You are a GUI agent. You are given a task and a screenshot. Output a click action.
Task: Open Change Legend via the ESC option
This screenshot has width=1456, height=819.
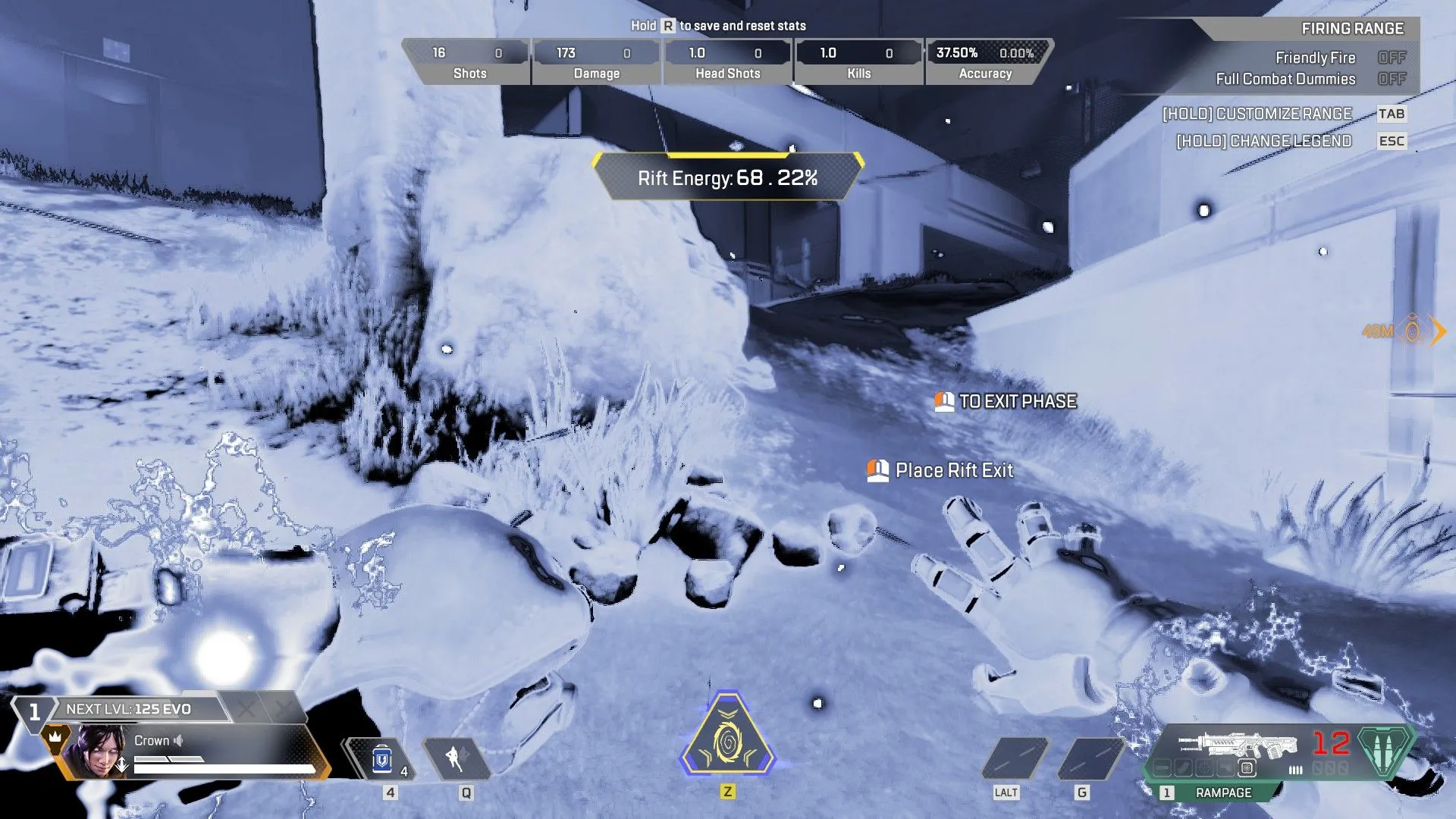click(1392, 140)
